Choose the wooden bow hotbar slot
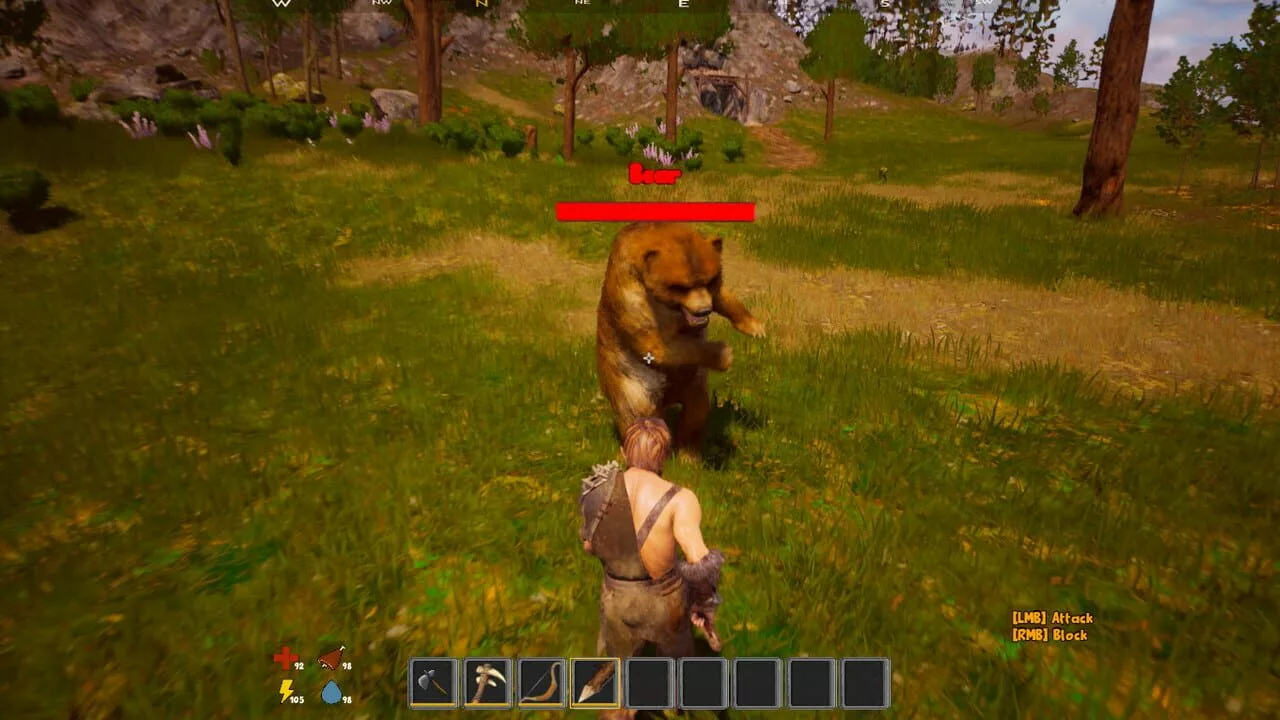Screen dimensions: 1280x720 [542, 683]
